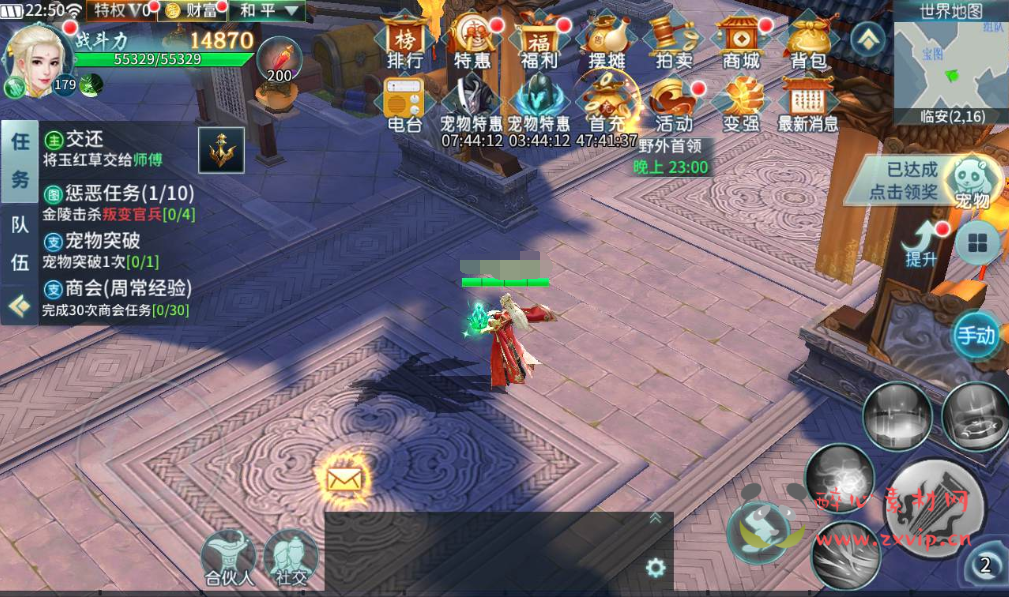The image size is (1009, 597).
Task: Open the 电台 radio icon
Action: tap(405, 103)
